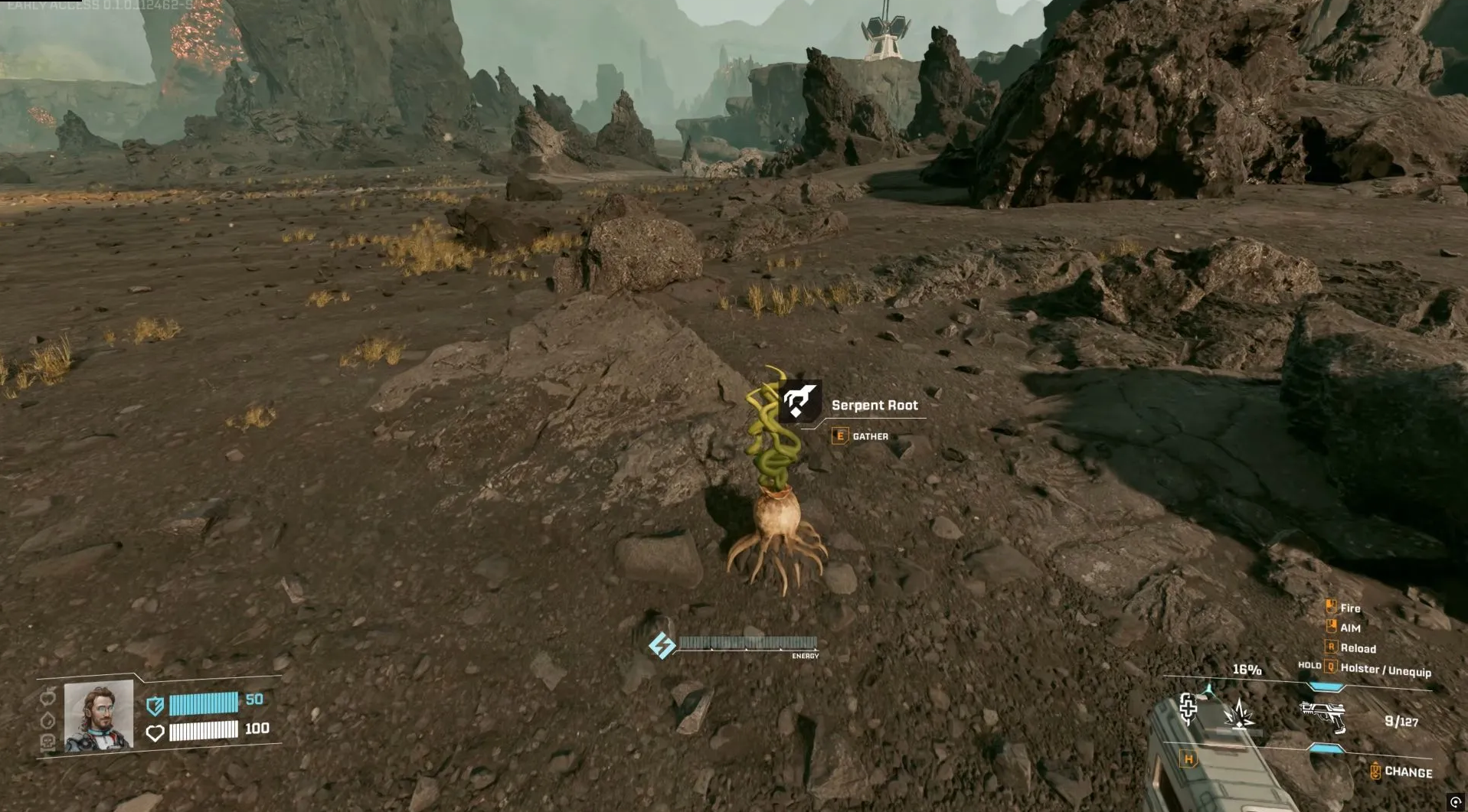The width and height of the screenshot is (1468, 812).
Task: Click the apple hunger status icon
Action: [x=48, y=696]
